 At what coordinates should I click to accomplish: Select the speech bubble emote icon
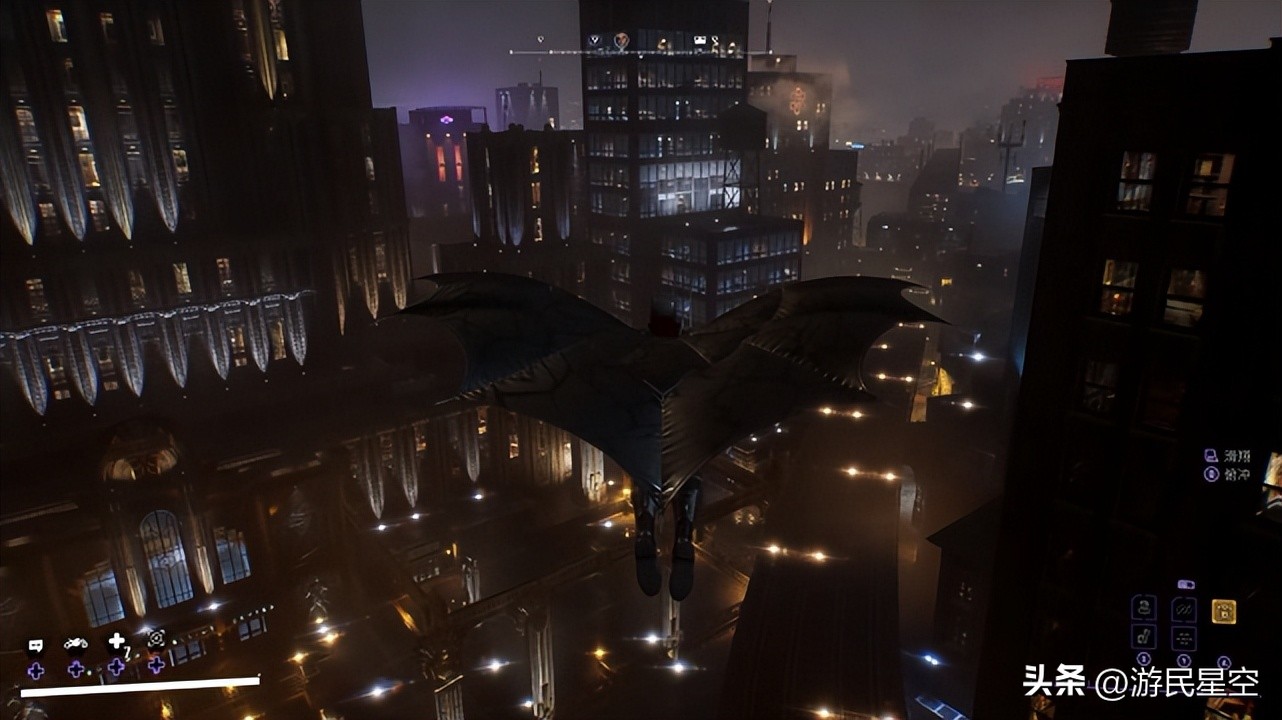click(x=35, y=645)
